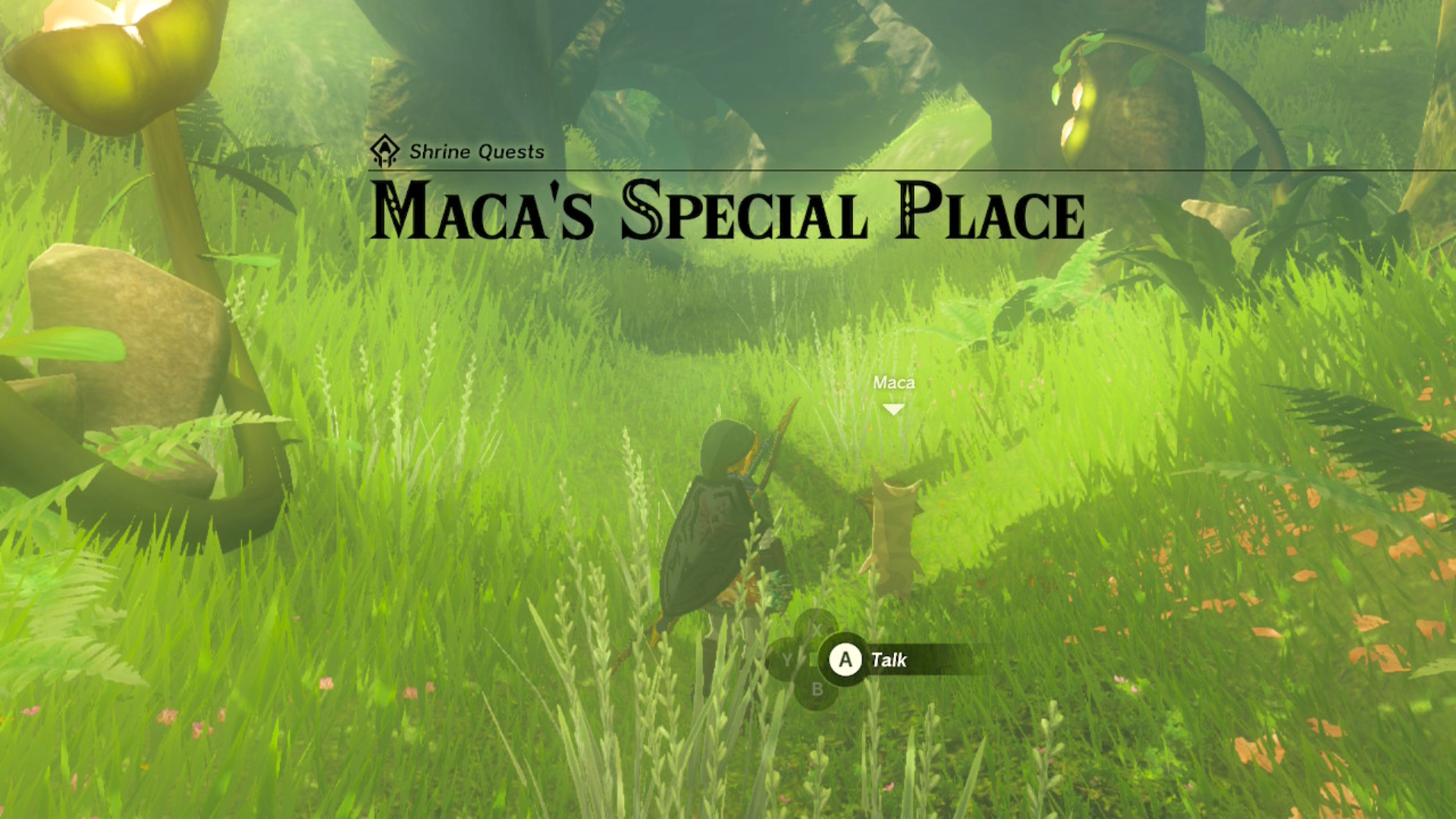1456x819 pixels.
Task: Open the Shrine Quests category label
Action: point(476,152)
